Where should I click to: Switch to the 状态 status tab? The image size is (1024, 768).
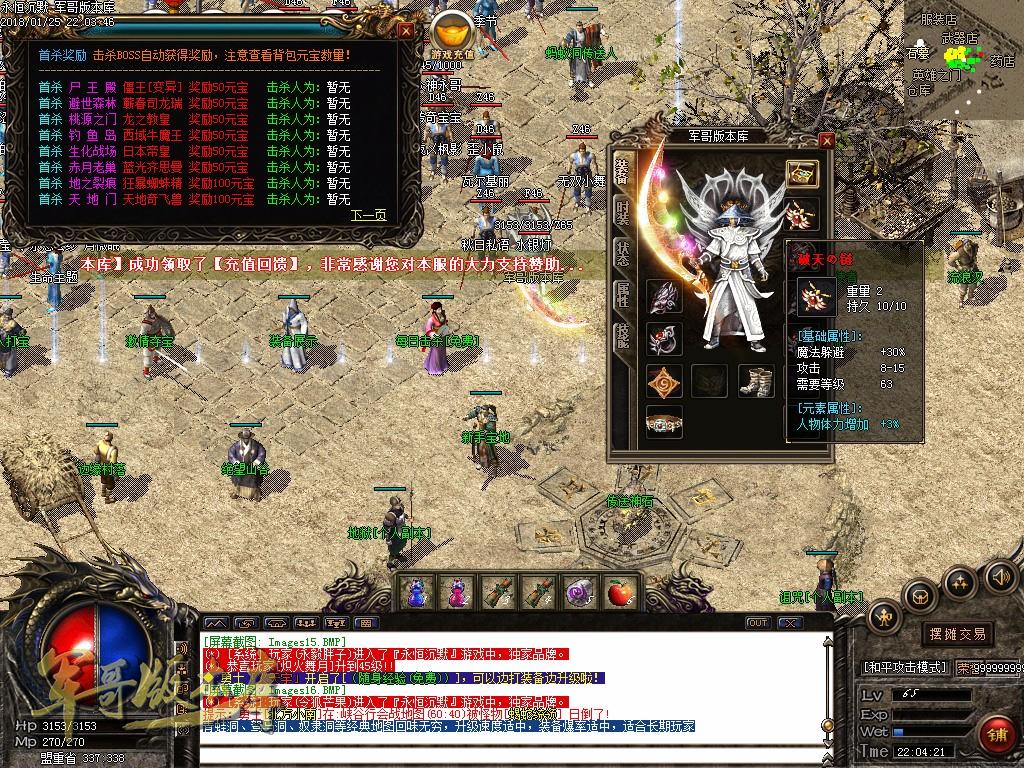click(622, 252)
